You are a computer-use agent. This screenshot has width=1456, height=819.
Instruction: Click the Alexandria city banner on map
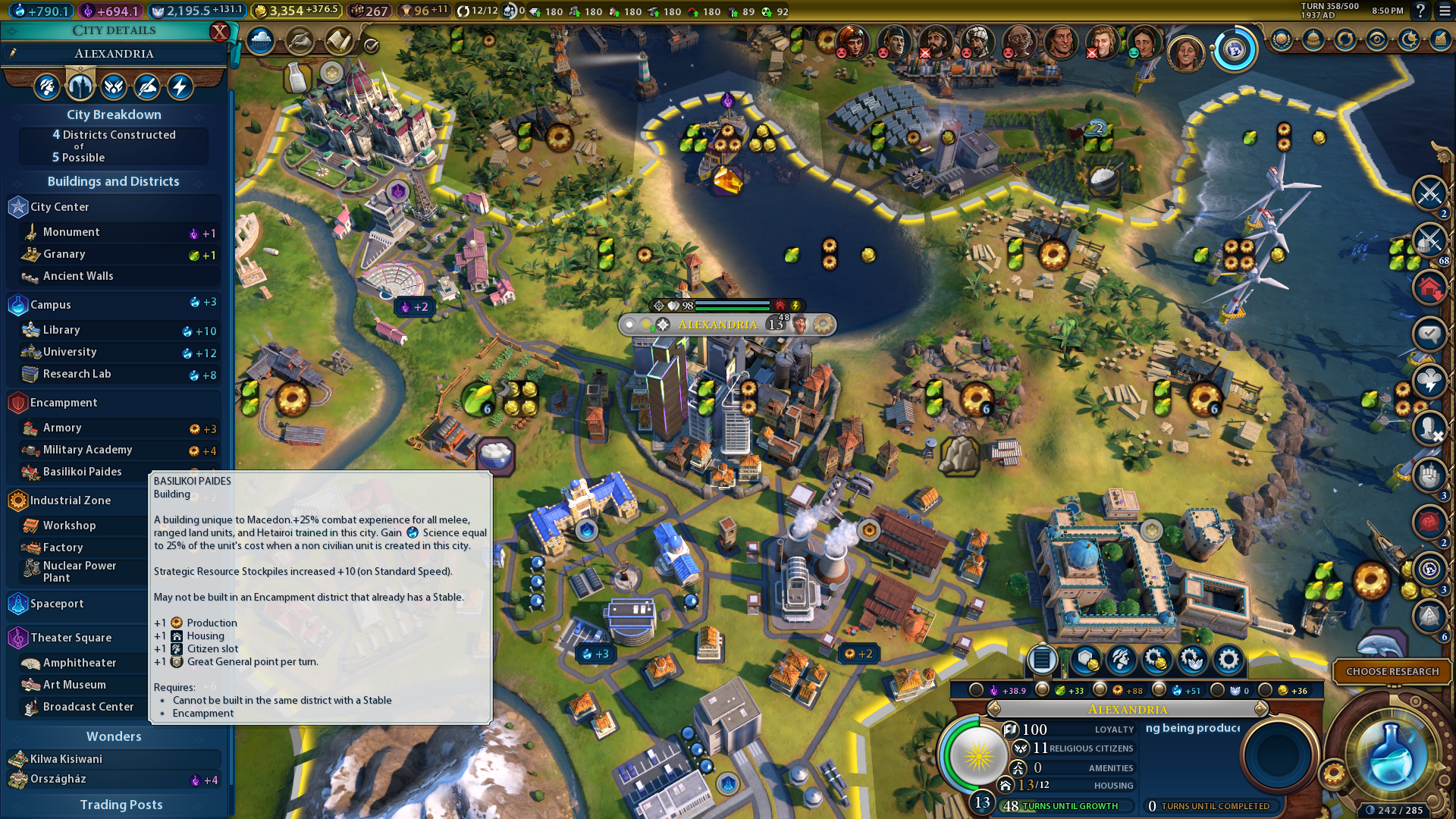tap(717, 325)
